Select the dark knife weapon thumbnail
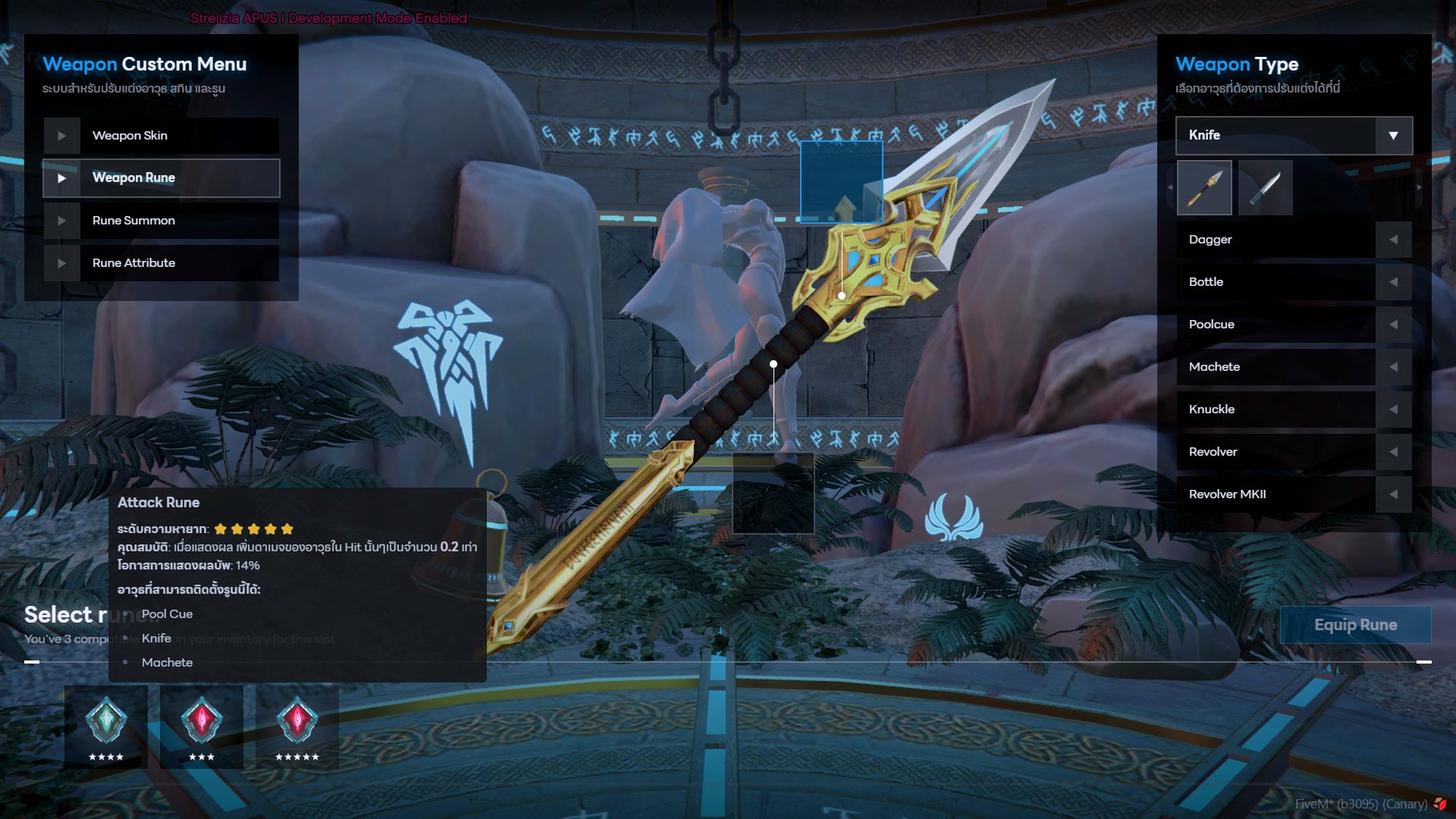Image resolution: width=1456 pixels, height=819 pixels. click(1265, 187)
